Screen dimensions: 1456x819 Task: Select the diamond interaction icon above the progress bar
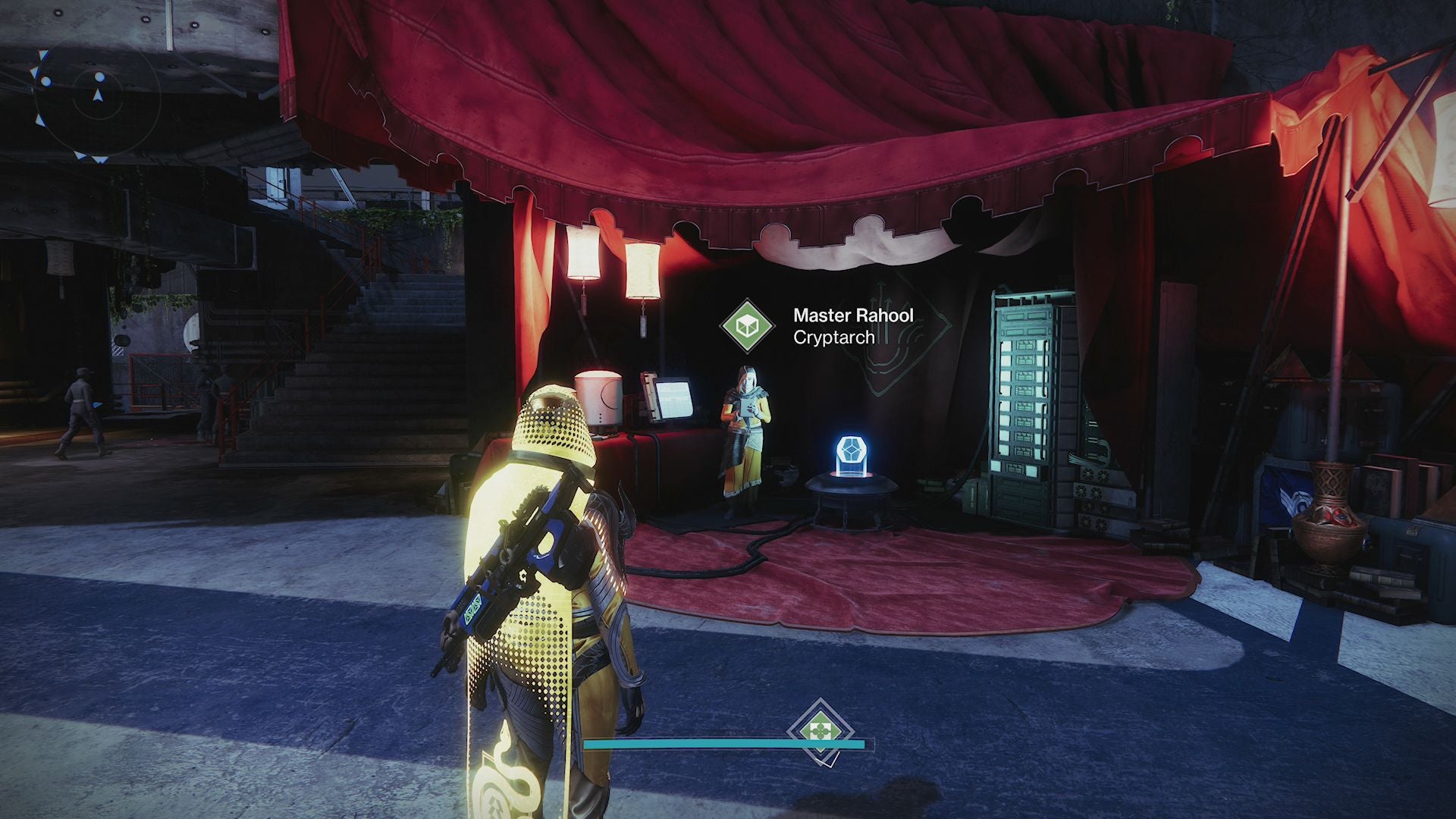(821, 730)
